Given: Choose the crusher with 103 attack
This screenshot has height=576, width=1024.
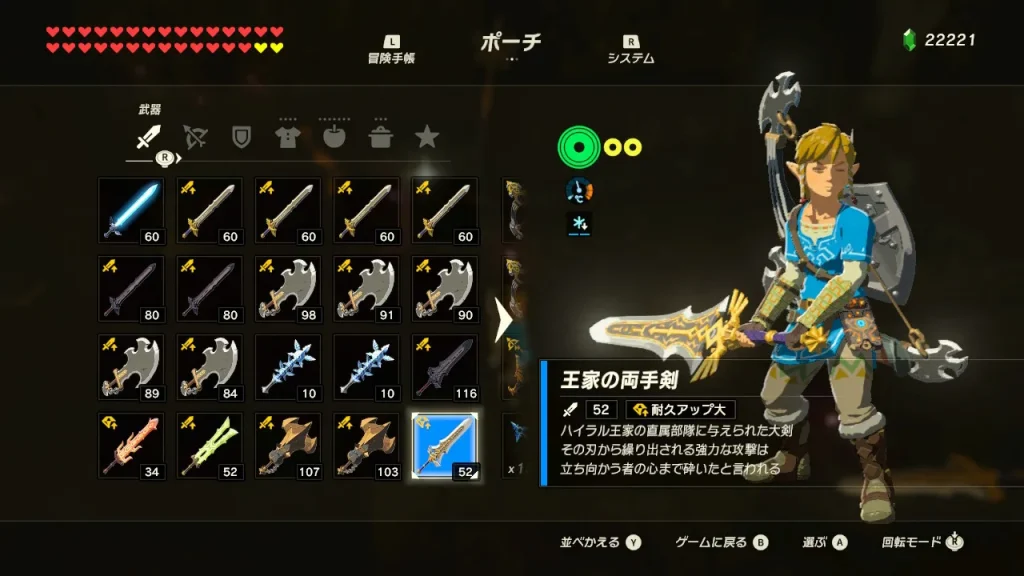Looking at the screenshot, I should 366,444.
